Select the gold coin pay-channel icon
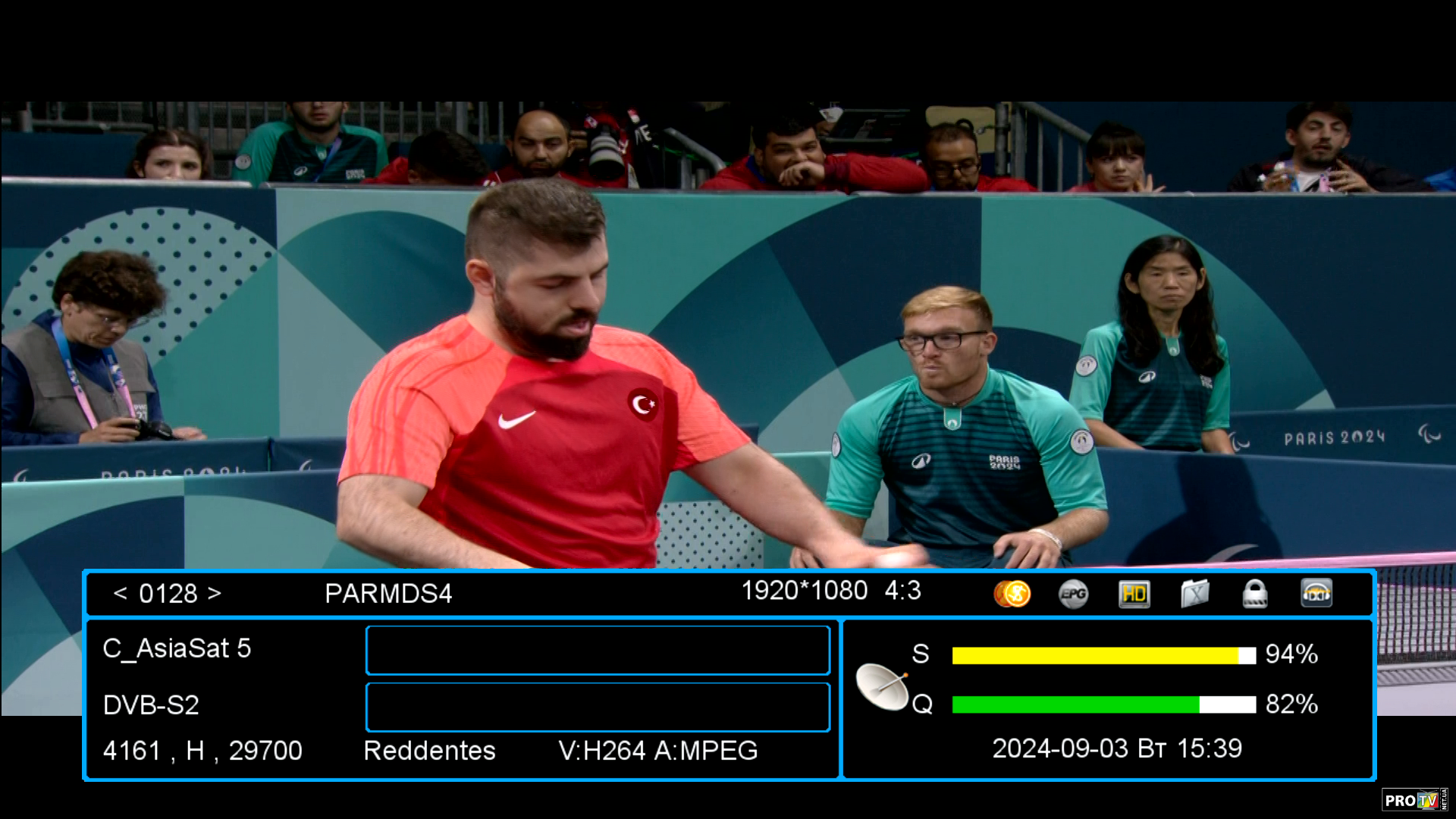 [x=1012, y=593]
